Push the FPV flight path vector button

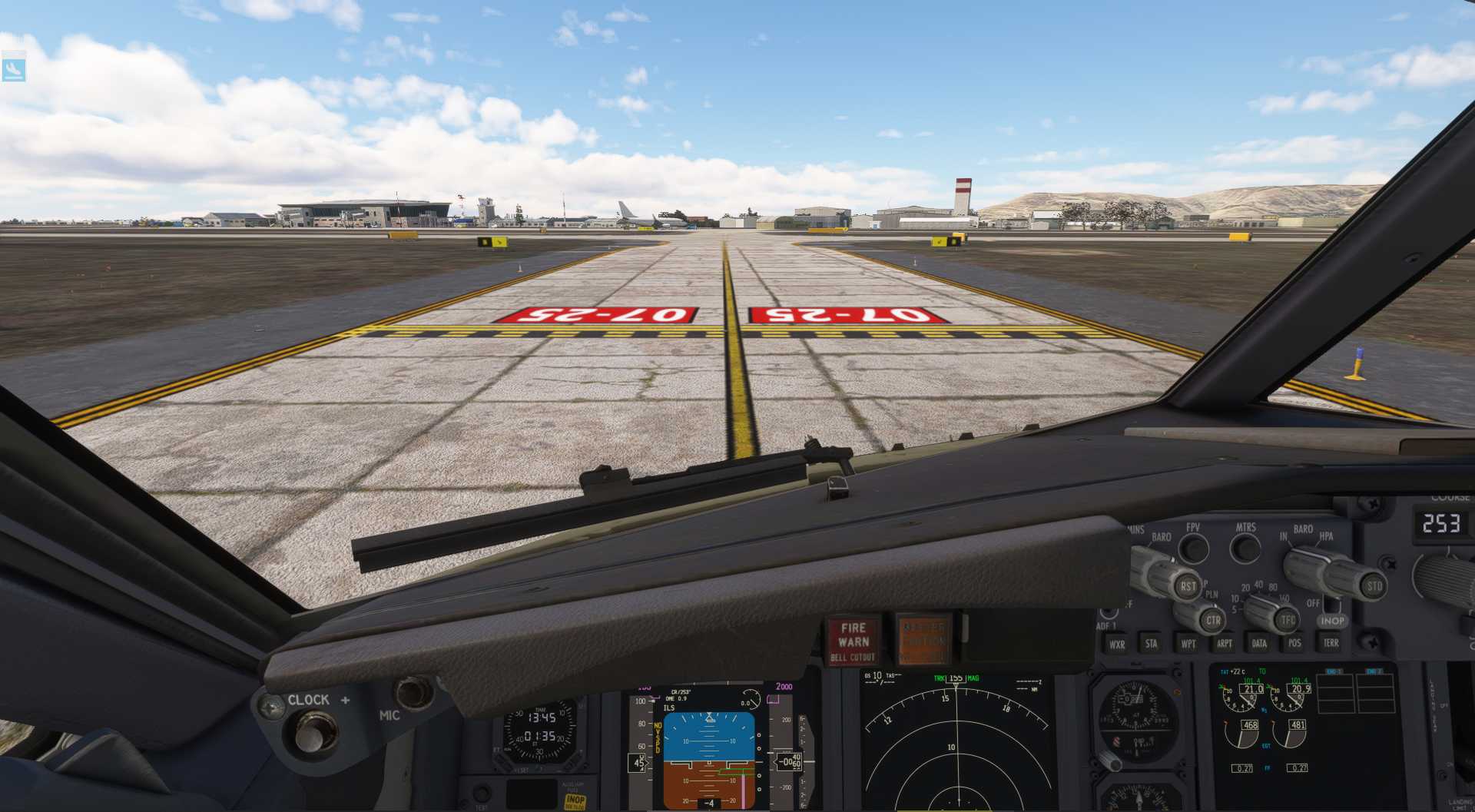pos(1193,549)
